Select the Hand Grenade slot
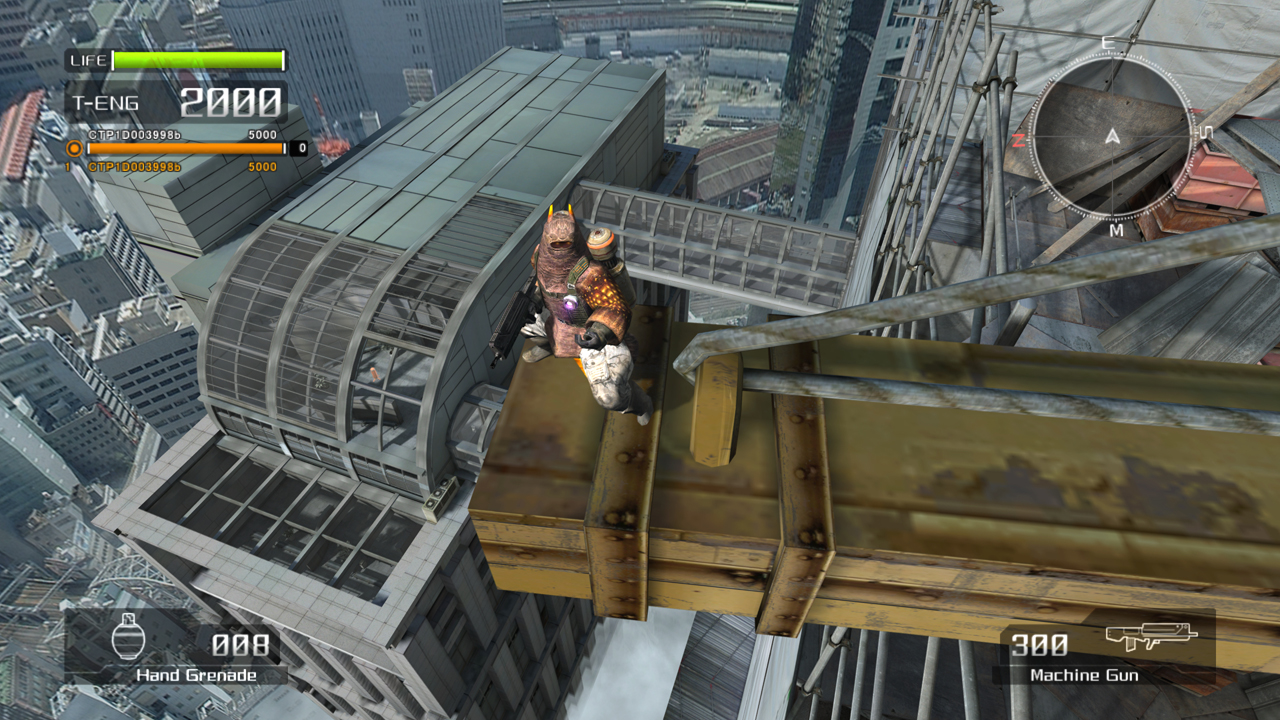1280x720 pixels. 176,648
